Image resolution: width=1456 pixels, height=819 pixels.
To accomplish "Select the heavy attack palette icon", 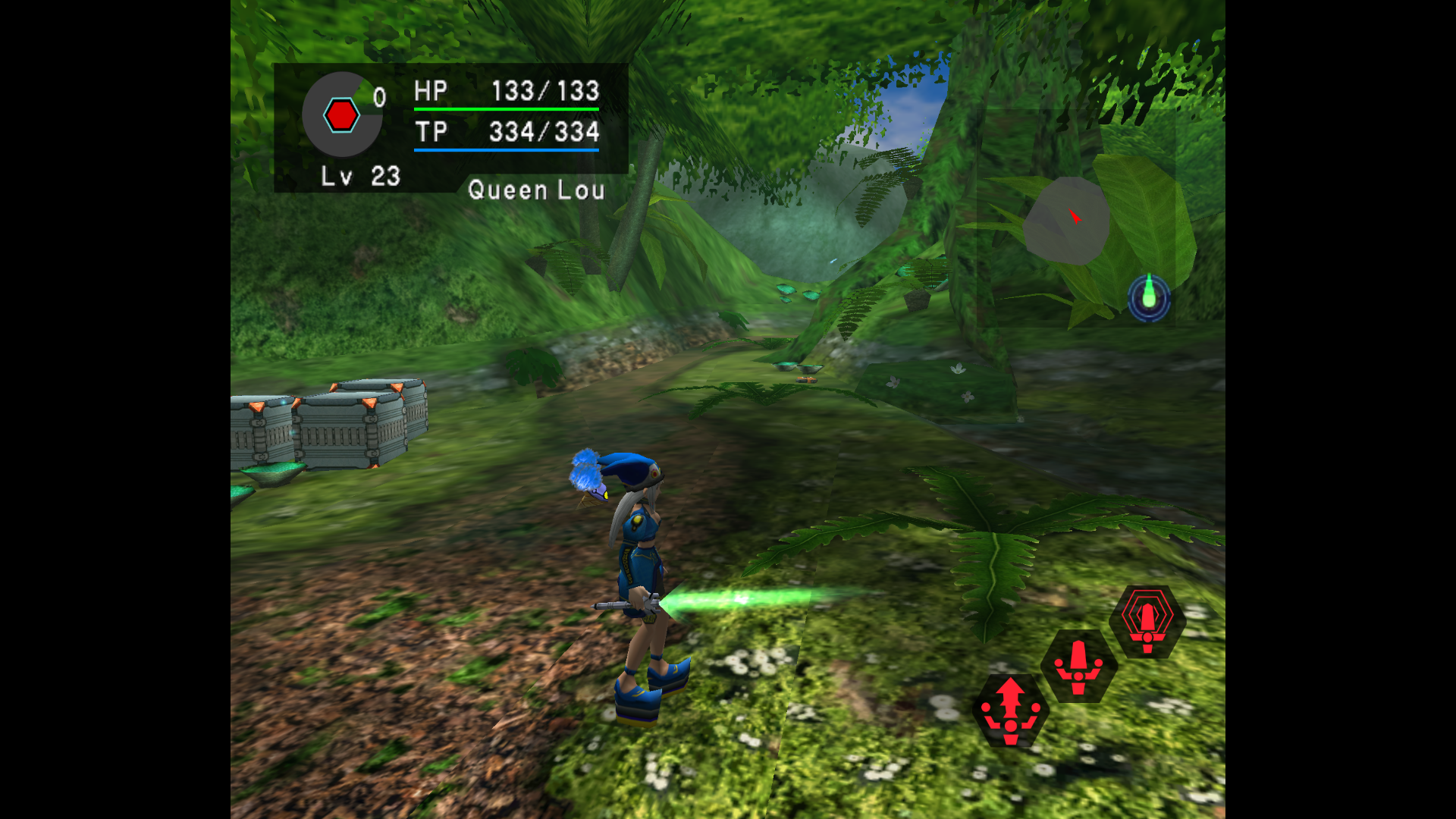I will pos(1079,667).
